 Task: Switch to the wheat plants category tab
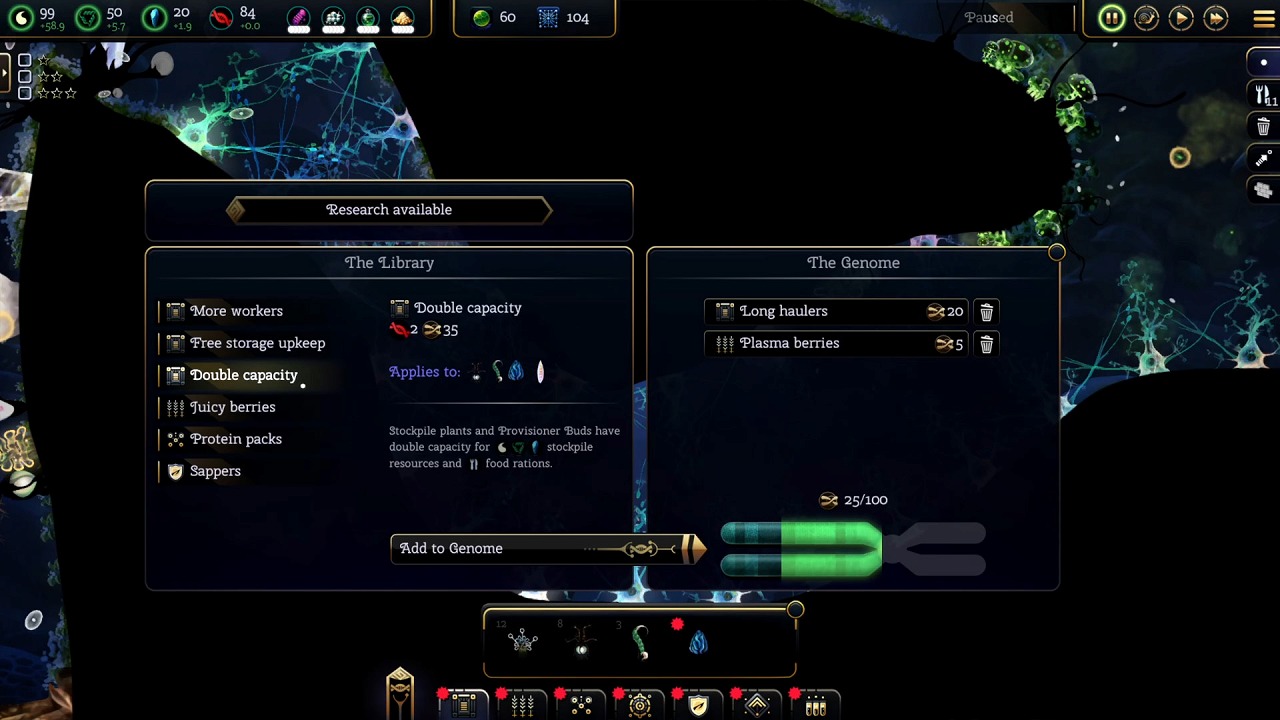(x=522, y=705)
